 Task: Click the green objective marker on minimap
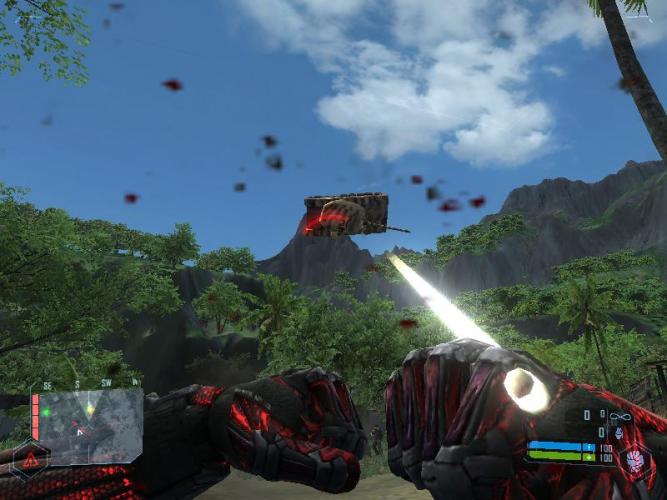(46, 412)
